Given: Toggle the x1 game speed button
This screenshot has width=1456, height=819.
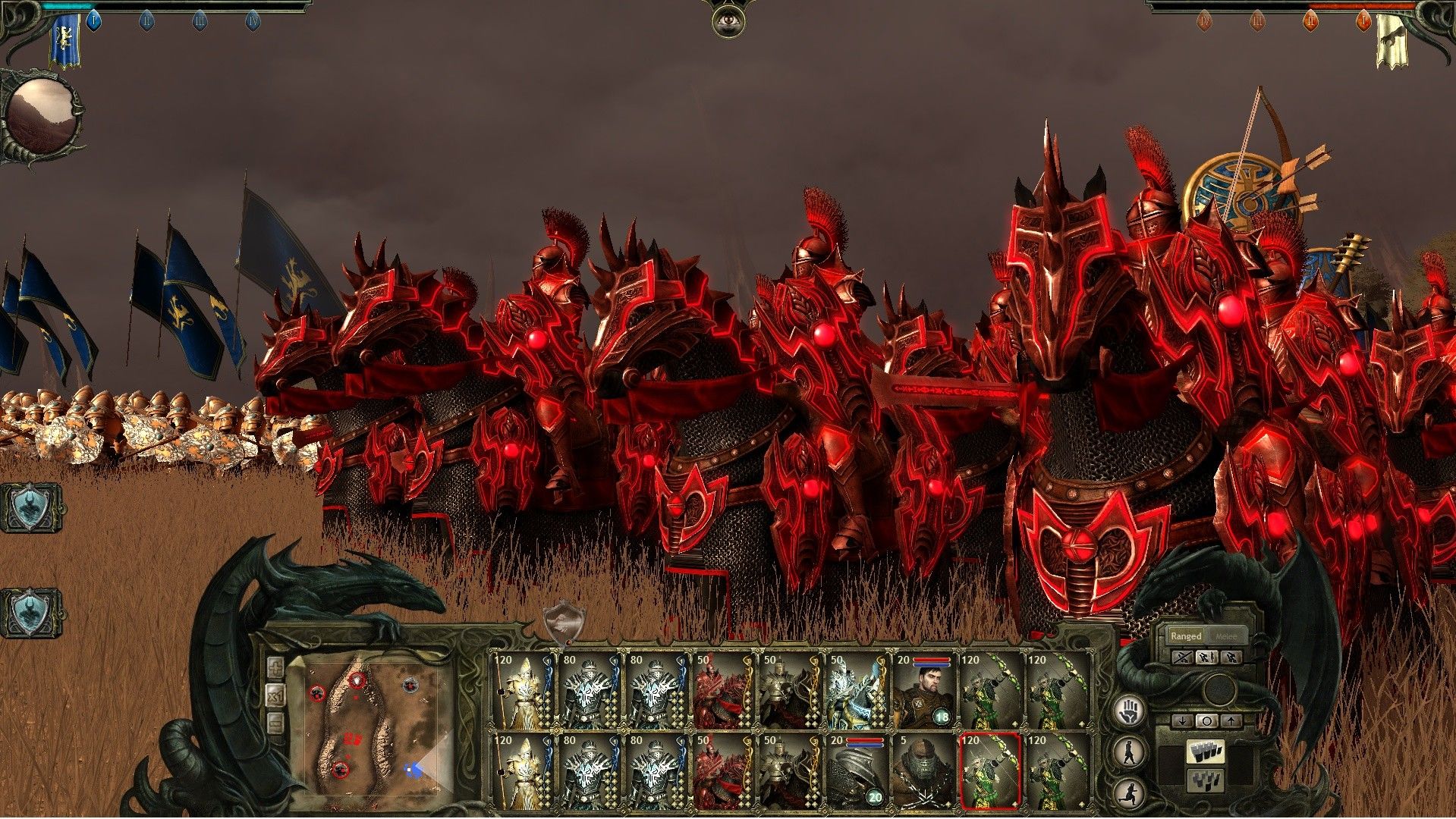Looking at the screenshot, I should point(276,695).
